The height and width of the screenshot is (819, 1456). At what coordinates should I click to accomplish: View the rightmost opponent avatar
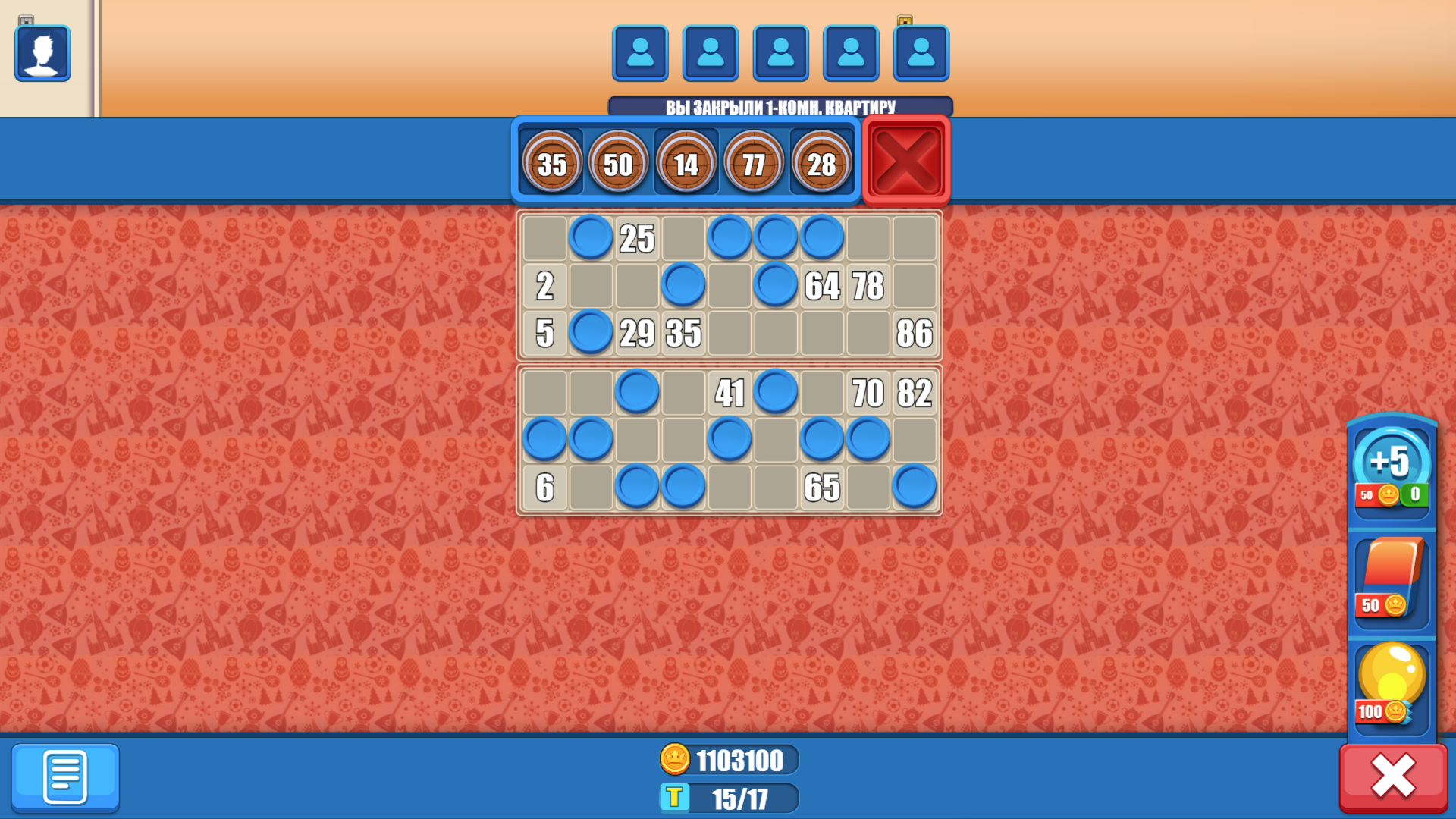(x=921, y=53)
